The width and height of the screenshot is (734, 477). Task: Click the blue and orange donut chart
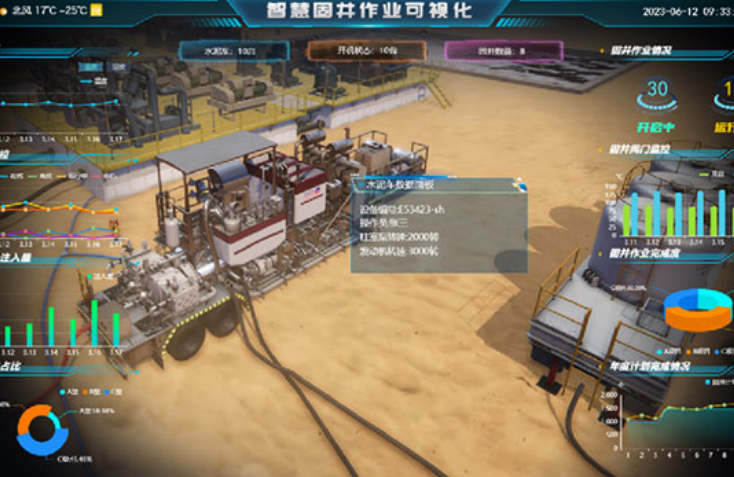[x=42, y=430]
